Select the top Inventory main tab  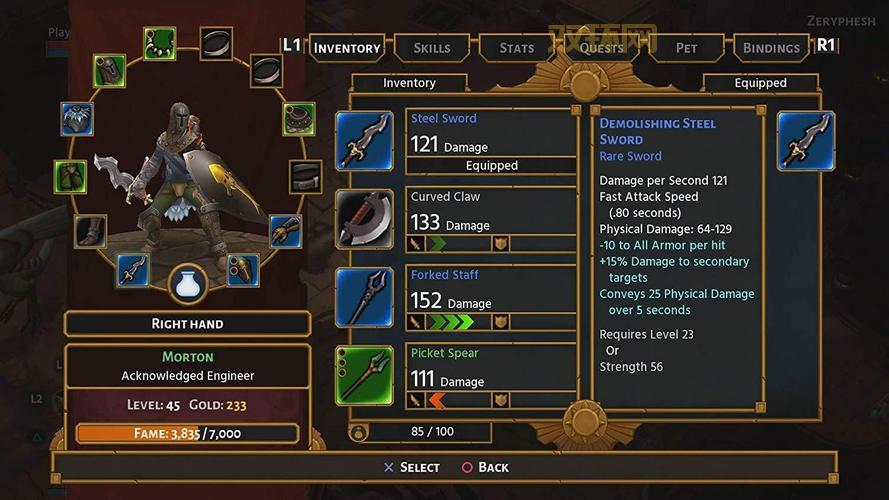[x=346, y=47]
